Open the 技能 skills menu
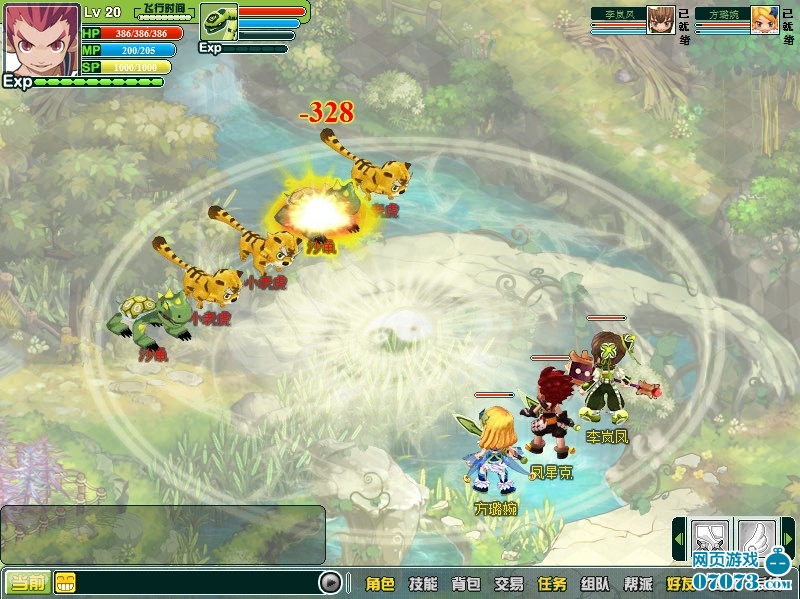 (x=423, y=584)
